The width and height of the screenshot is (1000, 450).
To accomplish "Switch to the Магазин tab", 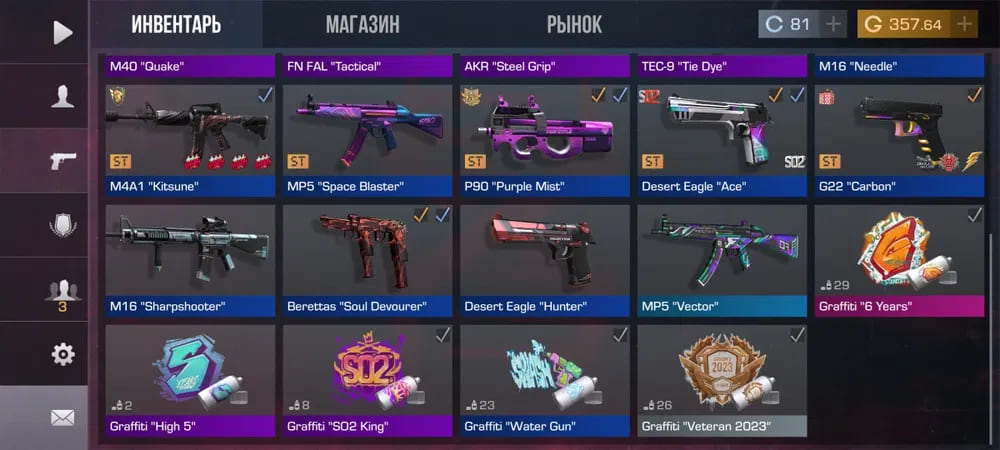I will pyautogui.click(x=362, y=24).
